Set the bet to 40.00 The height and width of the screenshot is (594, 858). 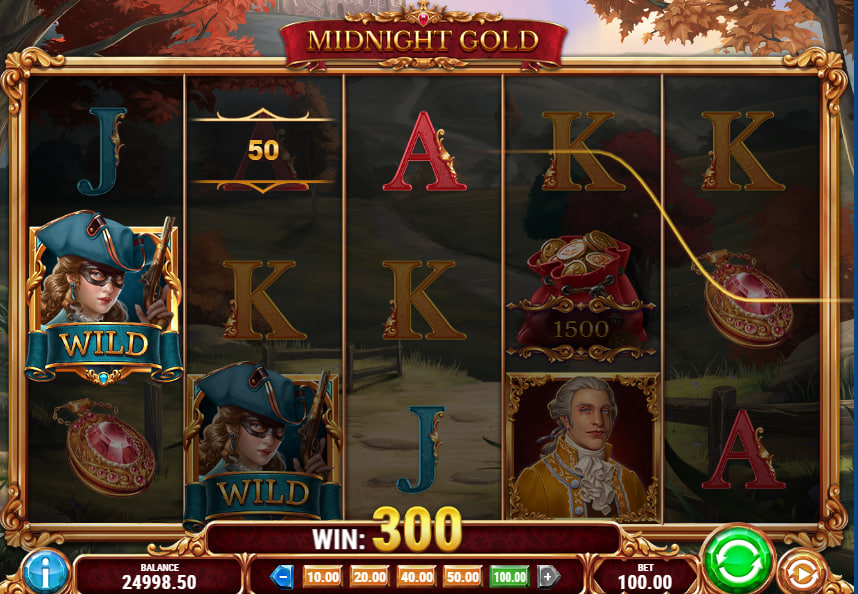tap(416, 576)
